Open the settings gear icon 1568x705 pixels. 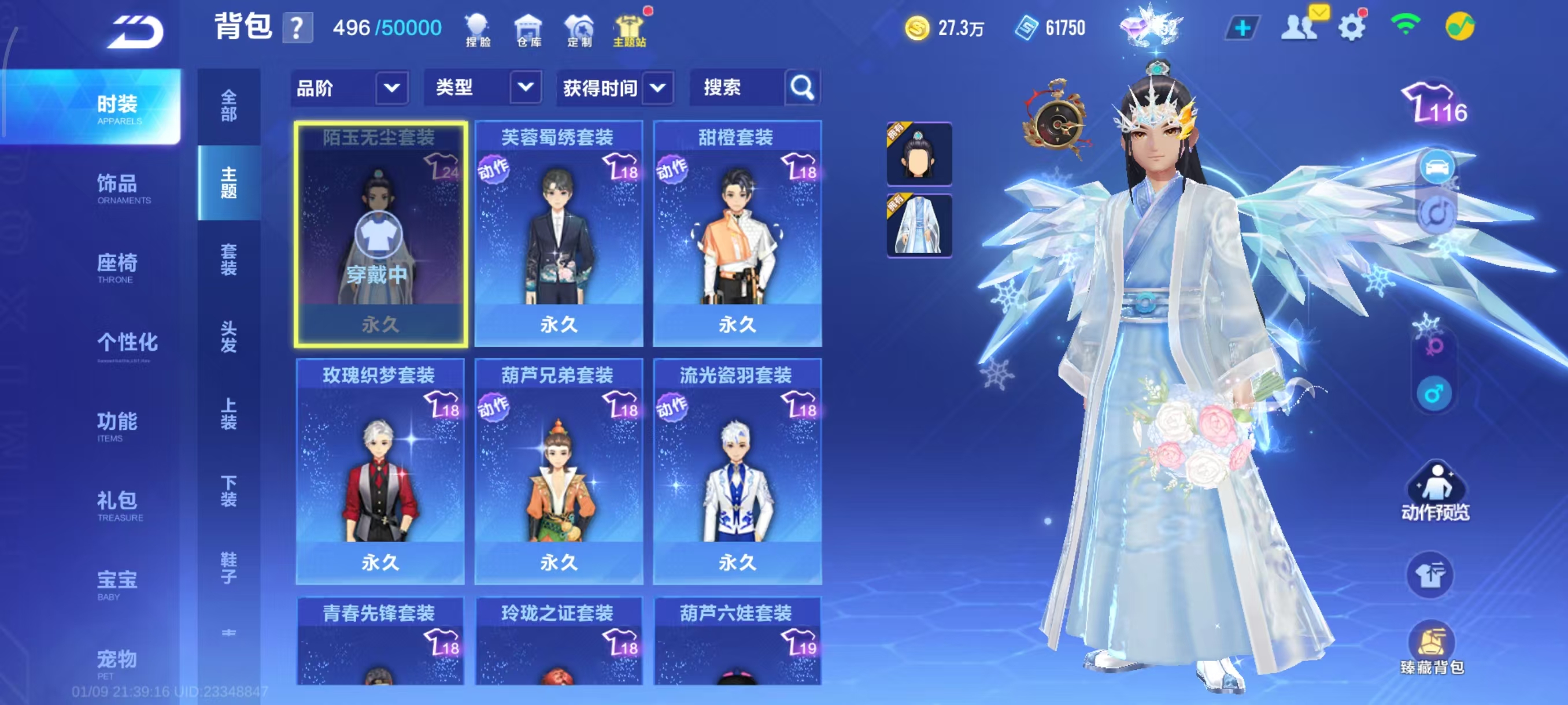[1352, 27]
